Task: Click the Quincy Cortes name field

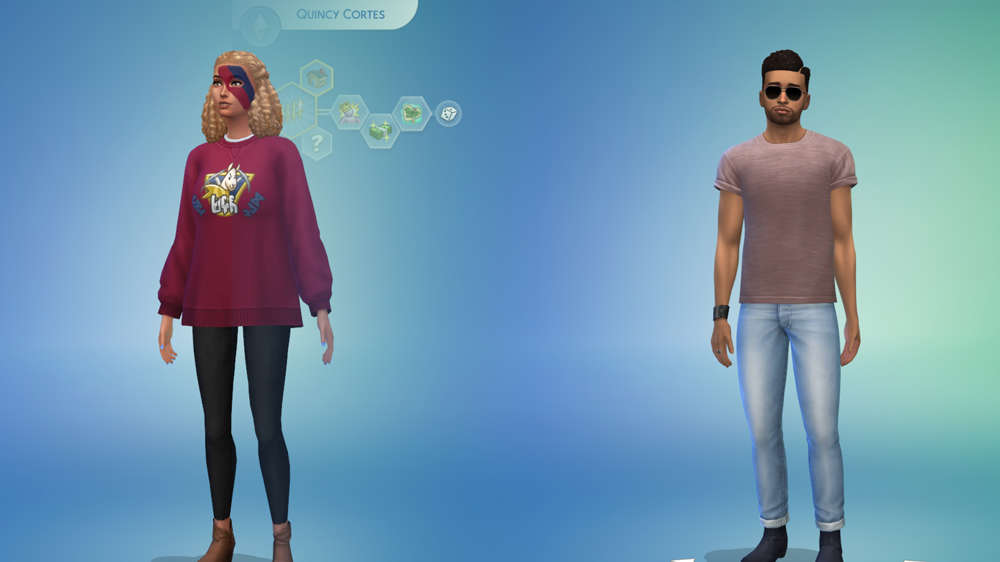Action: coord(341,15)
